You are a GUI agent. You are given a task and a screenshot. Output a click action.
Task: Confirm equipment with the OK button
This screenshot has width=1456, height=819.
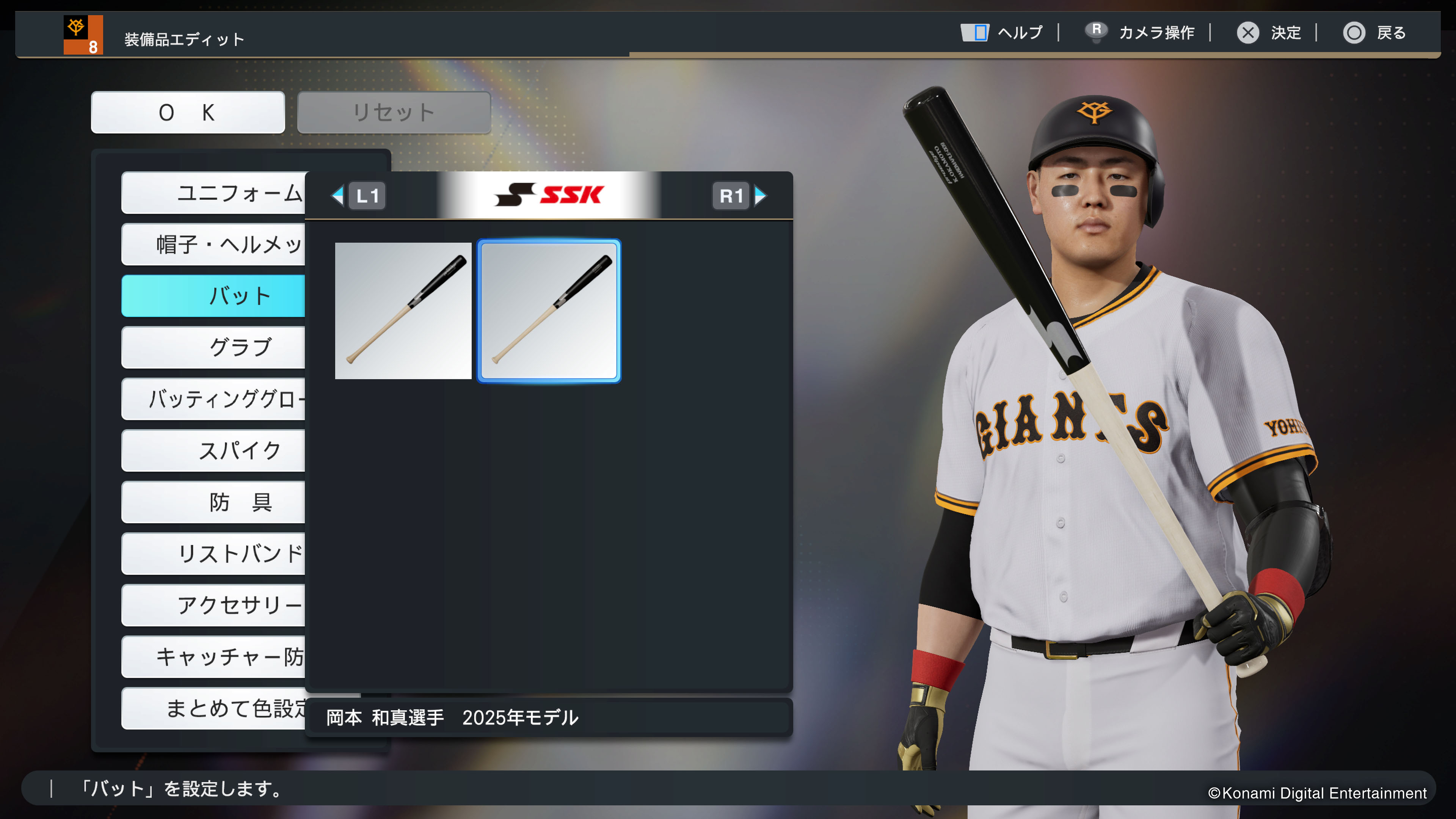coord(188,113)
